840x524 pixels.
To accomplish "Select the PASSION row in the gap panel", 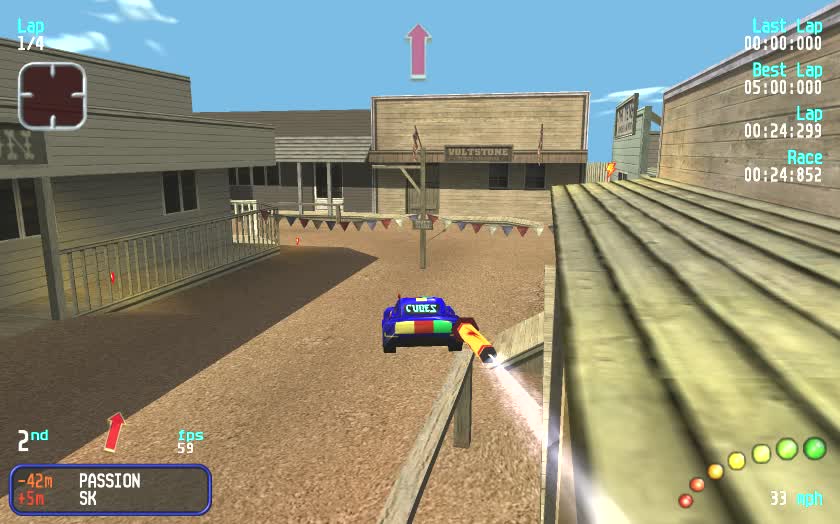I will coord(110,481).
